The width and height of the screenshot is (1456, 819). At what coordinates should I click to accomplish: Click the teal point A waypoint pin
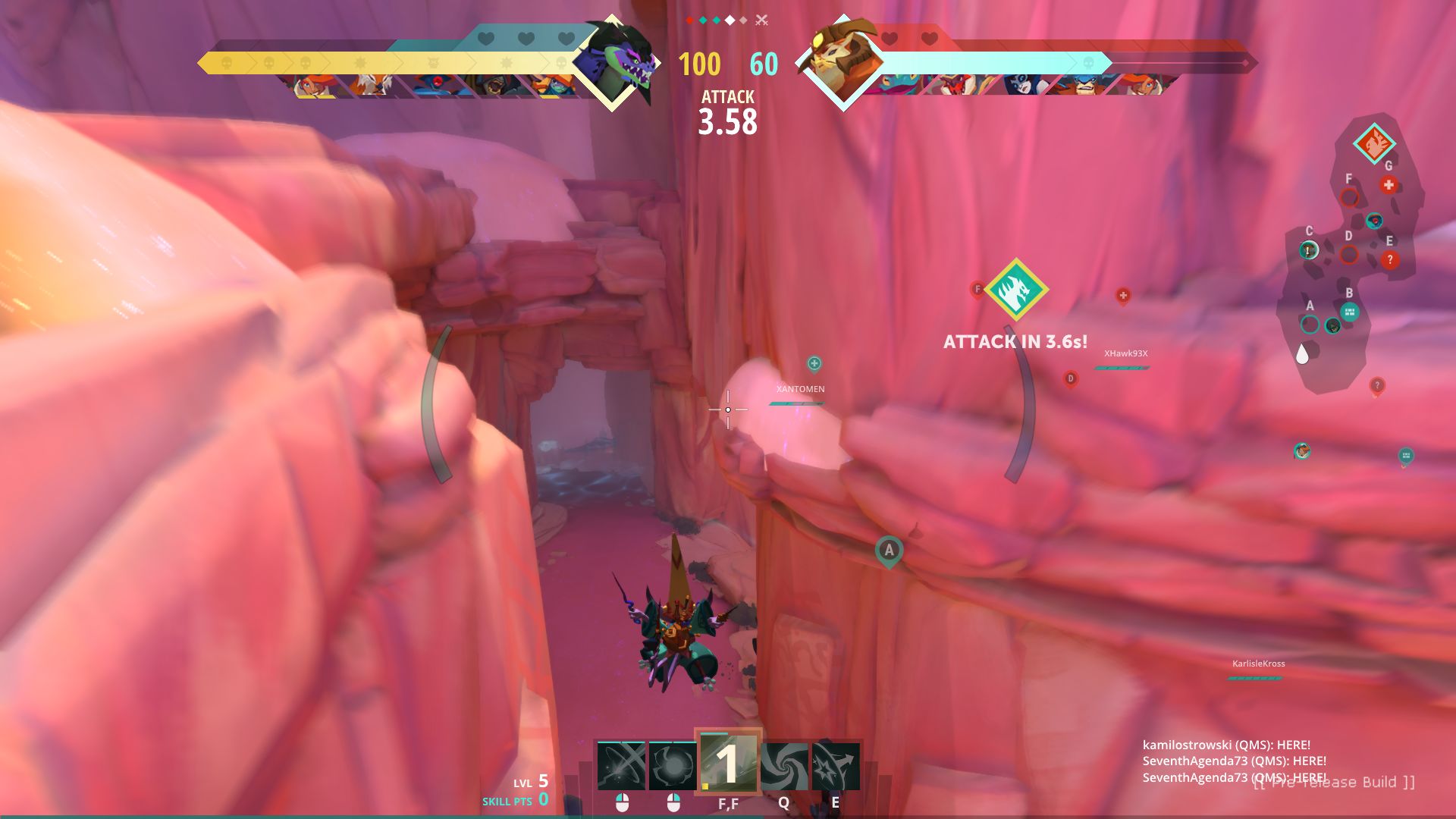(x=889, y=550)
